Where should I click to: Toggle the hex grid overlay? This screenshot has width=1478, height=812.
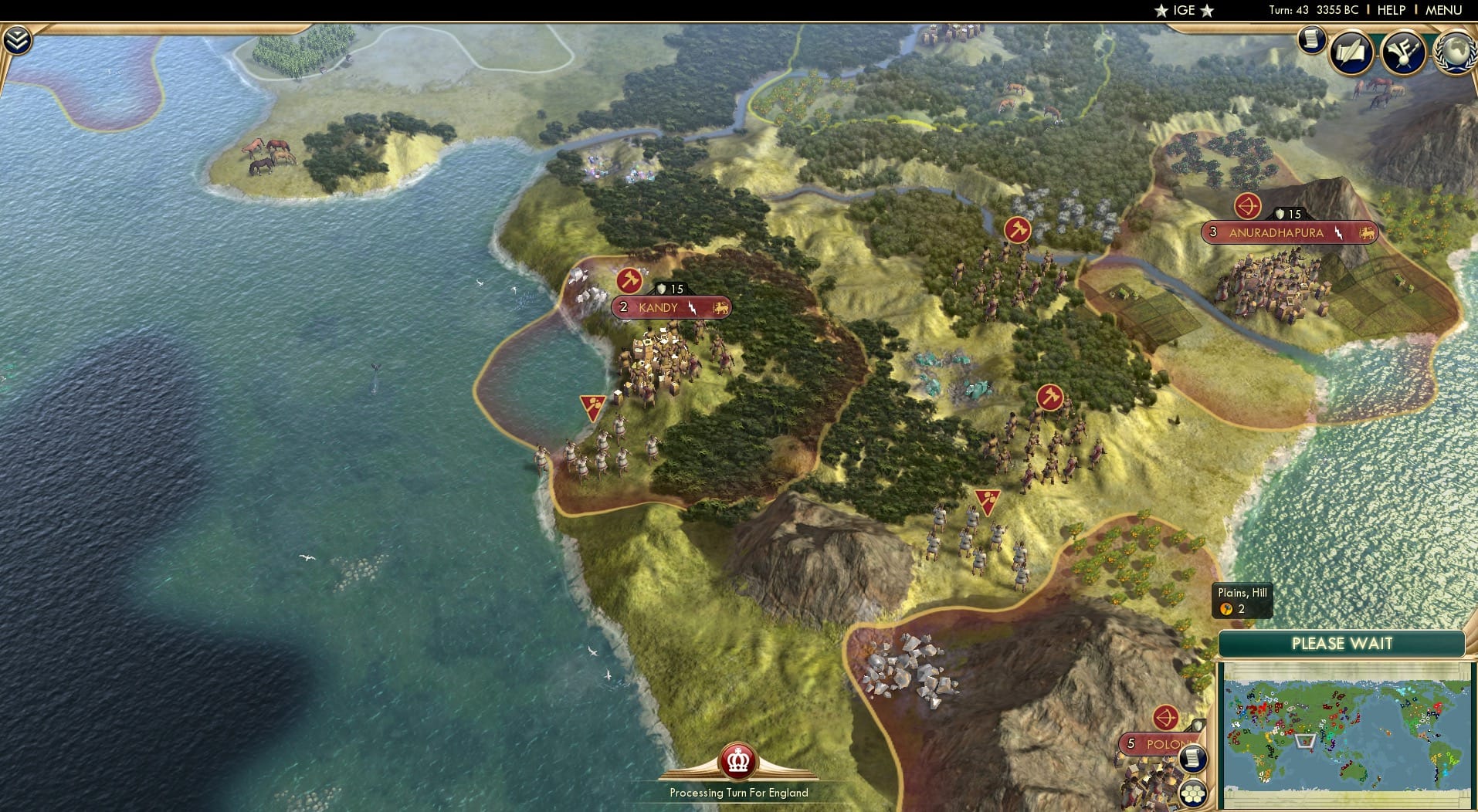(x=1194, y=793)
